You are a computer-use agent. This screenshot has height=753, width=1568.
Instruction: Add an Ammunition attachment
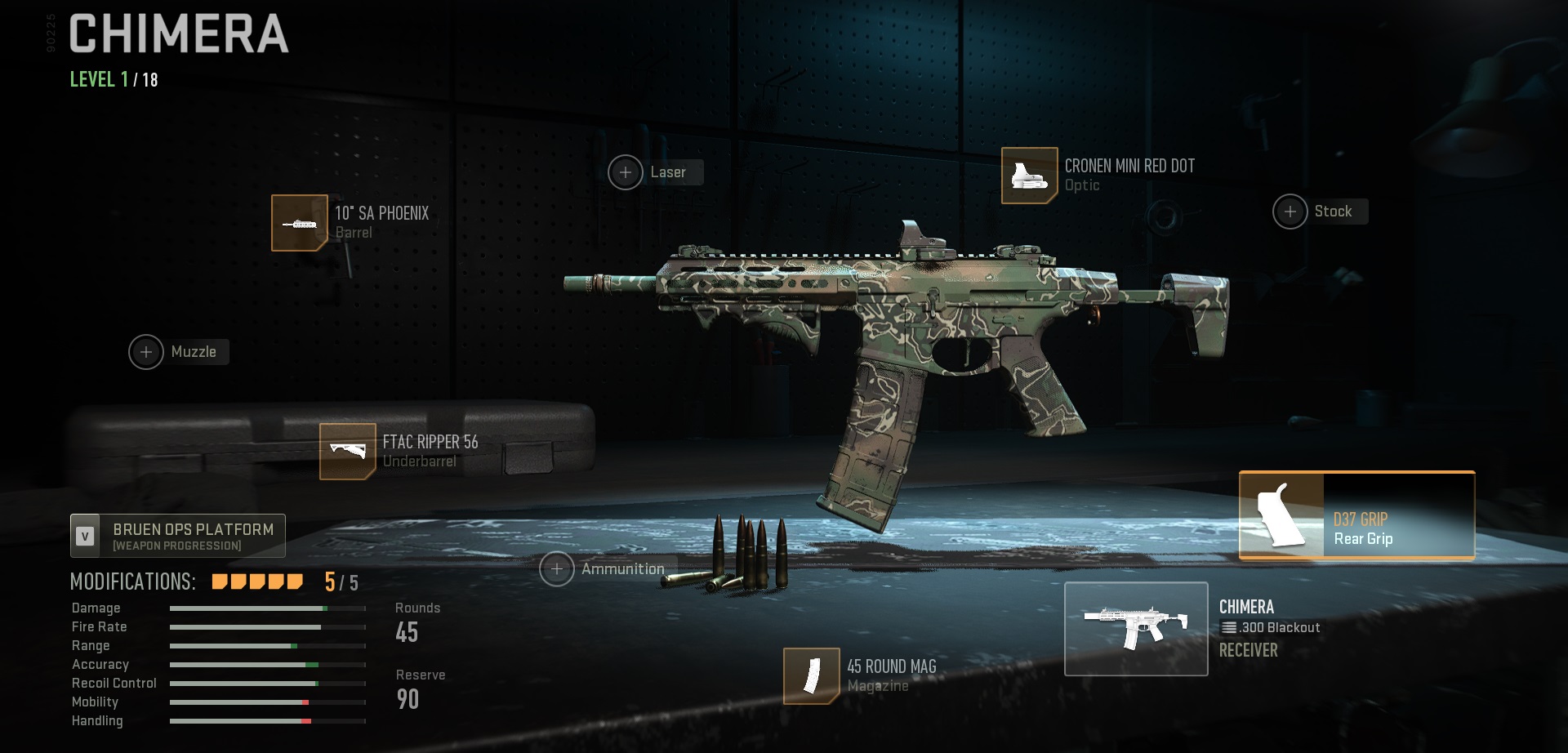point(557,569)
